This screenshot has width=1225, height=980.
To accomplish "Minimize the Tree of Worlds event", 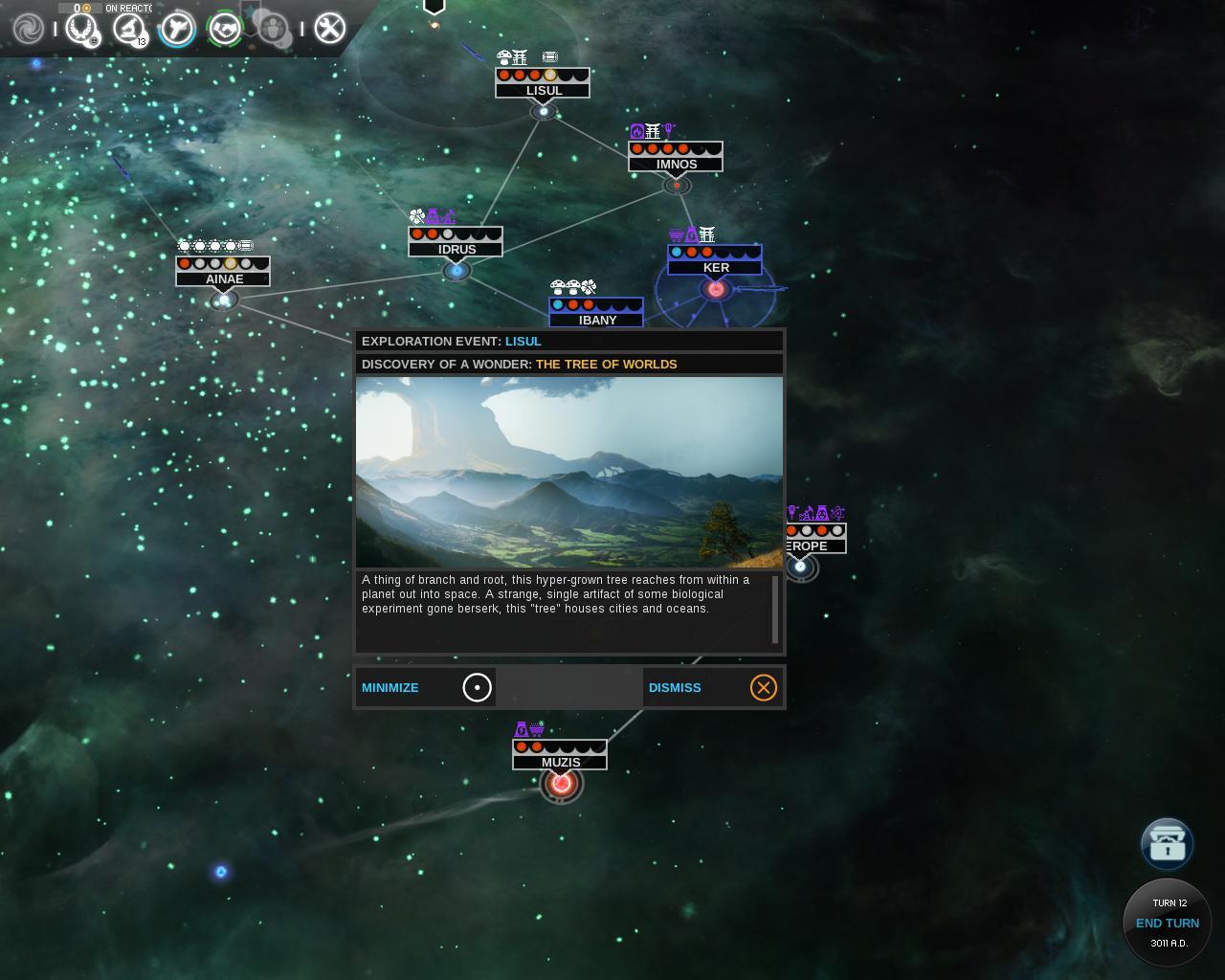I will pos(425,687).
